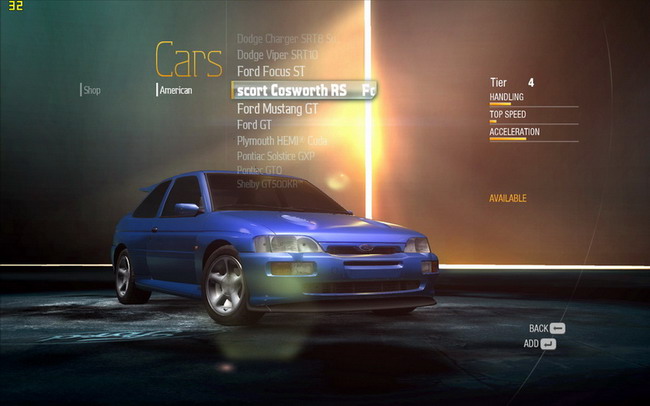The width and height of the screenshot is (650, 406).
Task: Pick the Plymouth HEMI Cuda
Action: (x=282, y=141)
